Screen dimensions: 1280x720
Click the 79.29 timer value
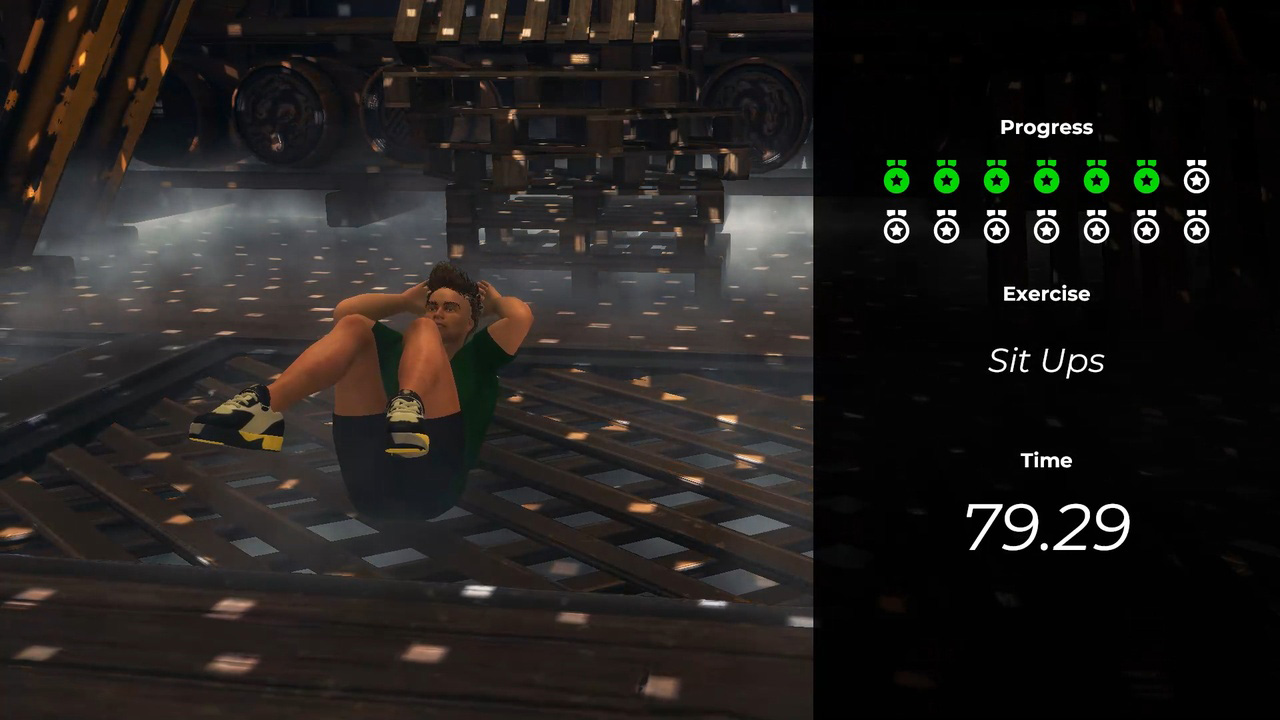coord(1047,527)
